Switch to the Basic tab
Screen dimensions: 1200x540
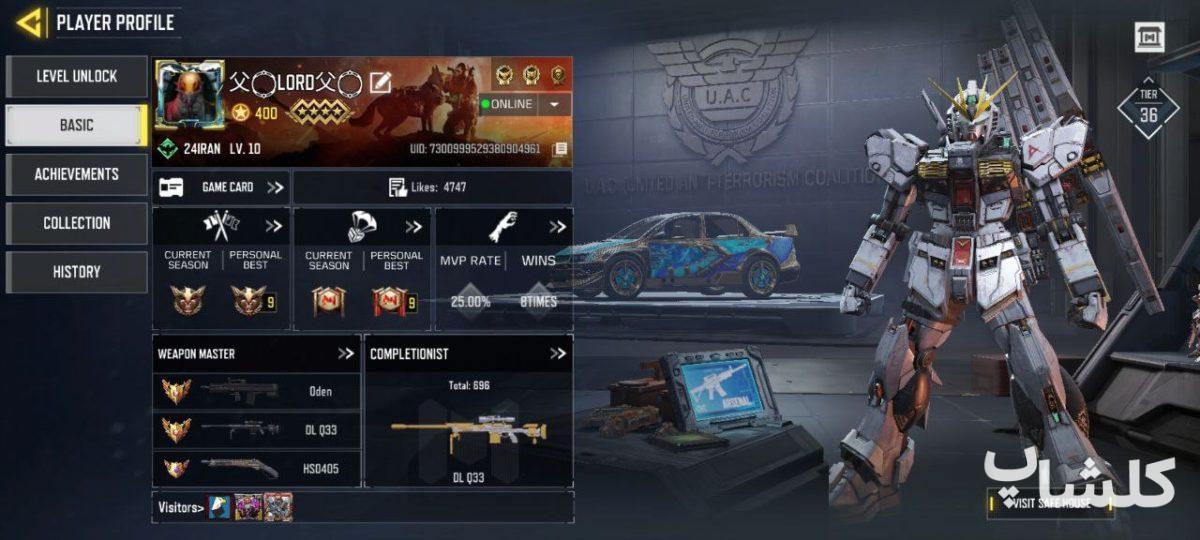[76, 125]
